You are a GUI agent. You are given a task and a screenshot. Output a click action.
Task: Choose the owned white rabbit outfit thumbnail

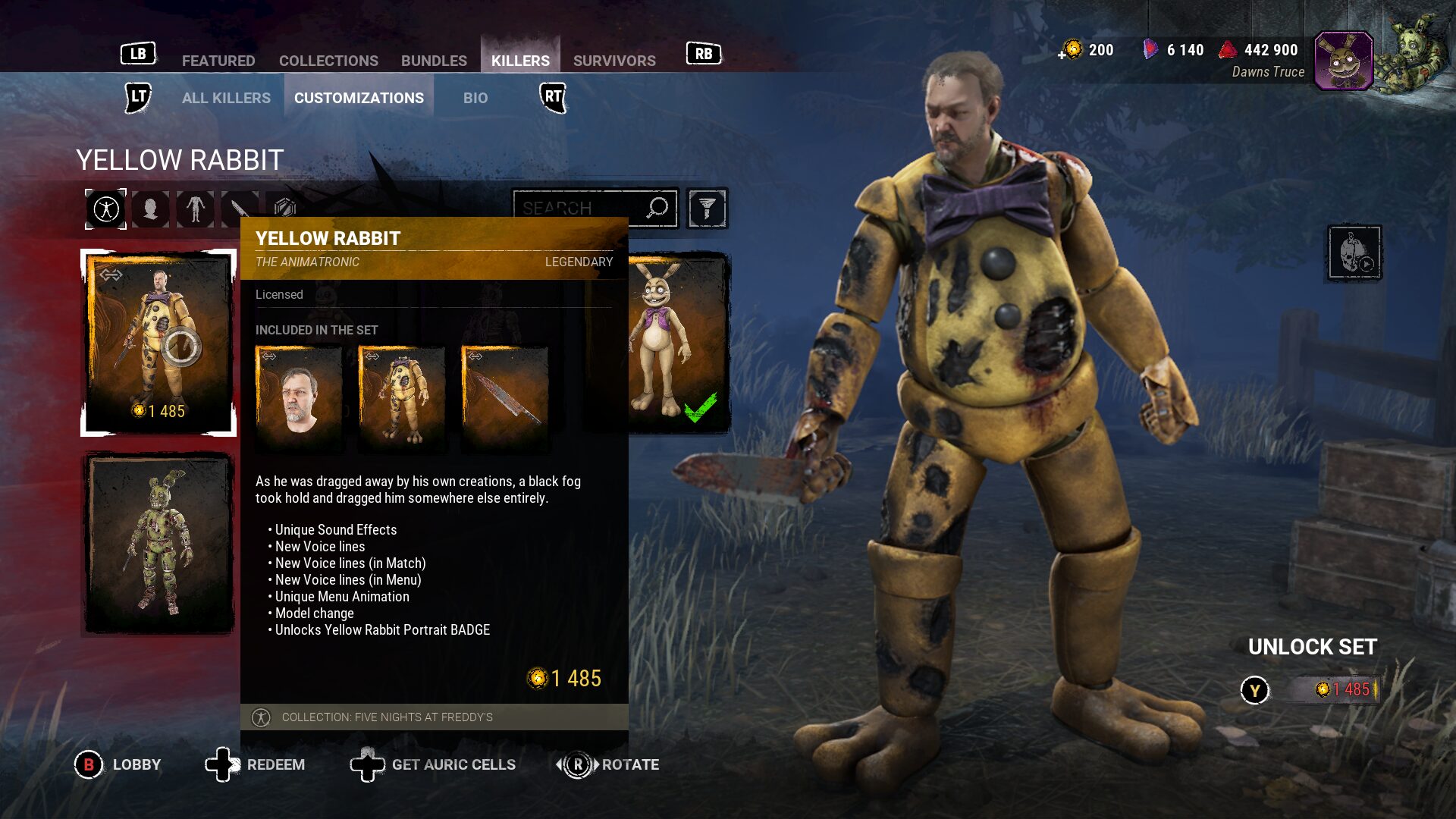click(677, 343)
